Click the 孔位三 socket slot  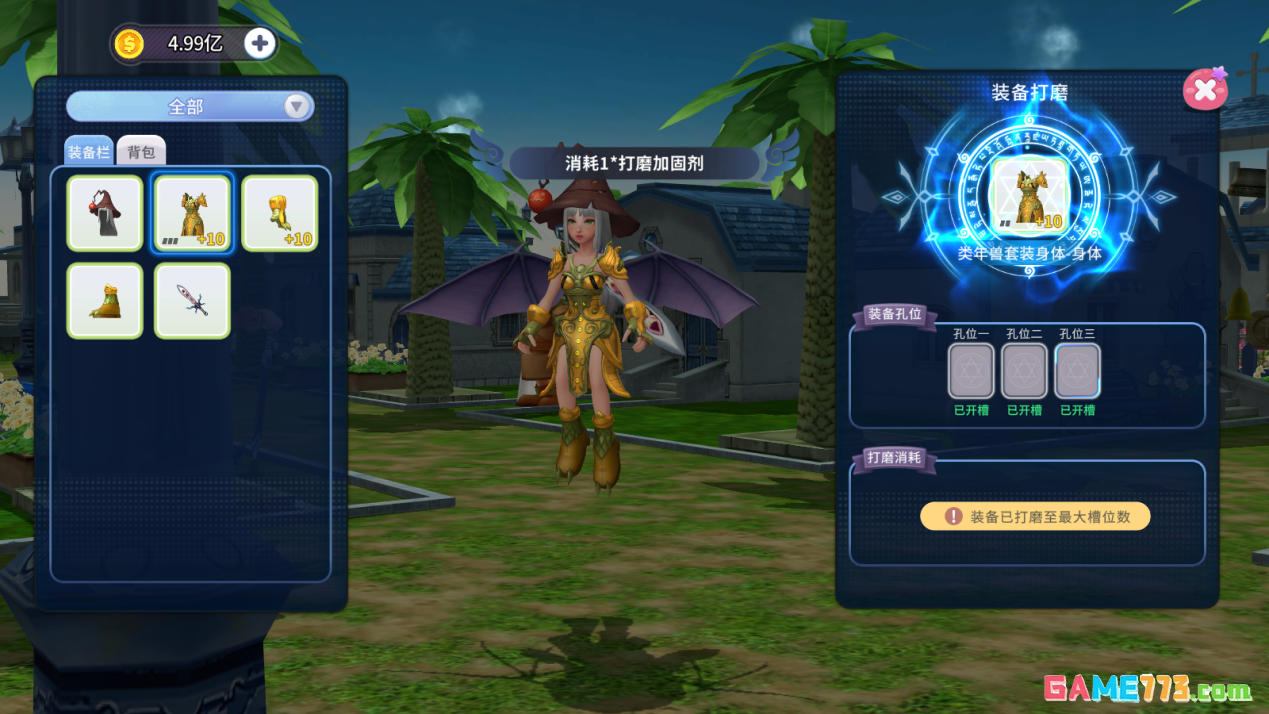(1077, 371)
